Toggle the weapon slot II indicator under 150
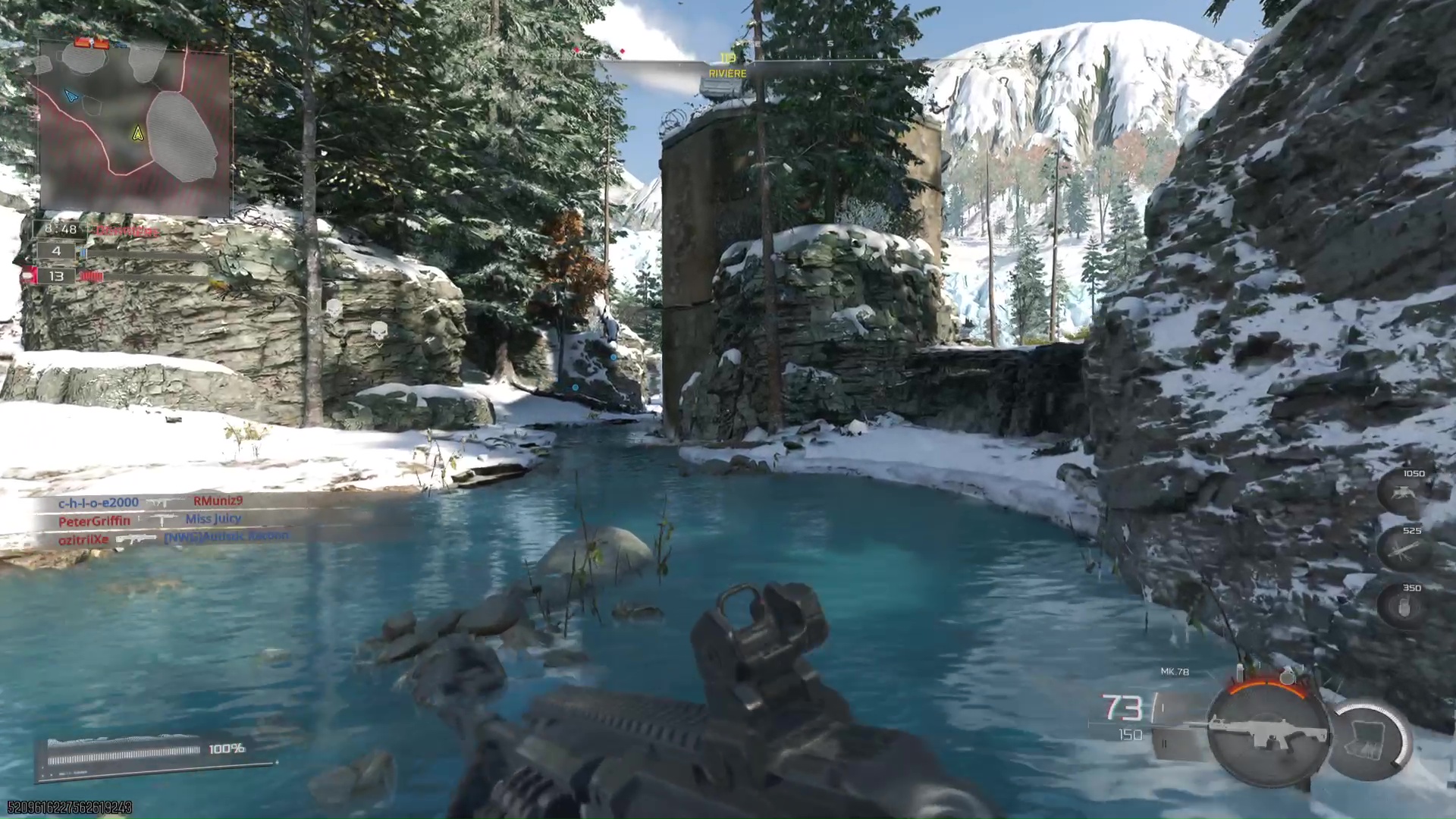Screen dimensions: 1456x819 (1164, 744)
